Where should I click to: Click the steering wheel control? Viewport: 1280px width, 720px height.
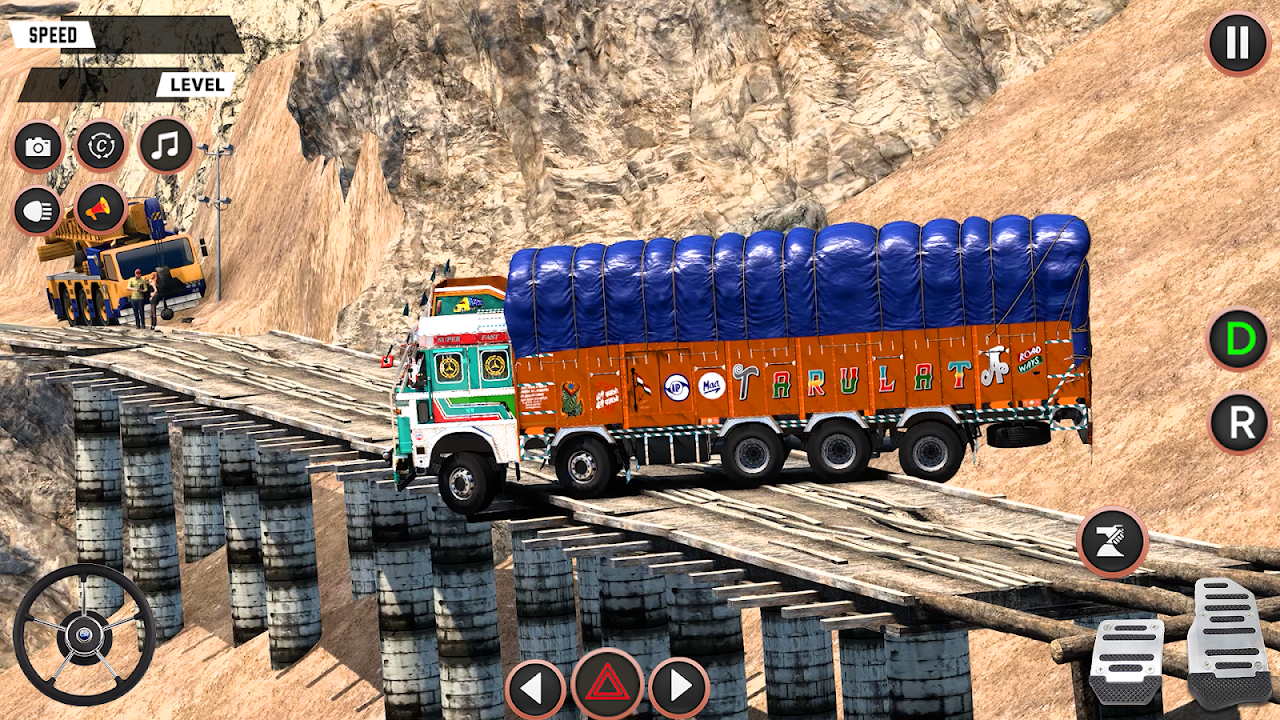(x=84, y=634)
